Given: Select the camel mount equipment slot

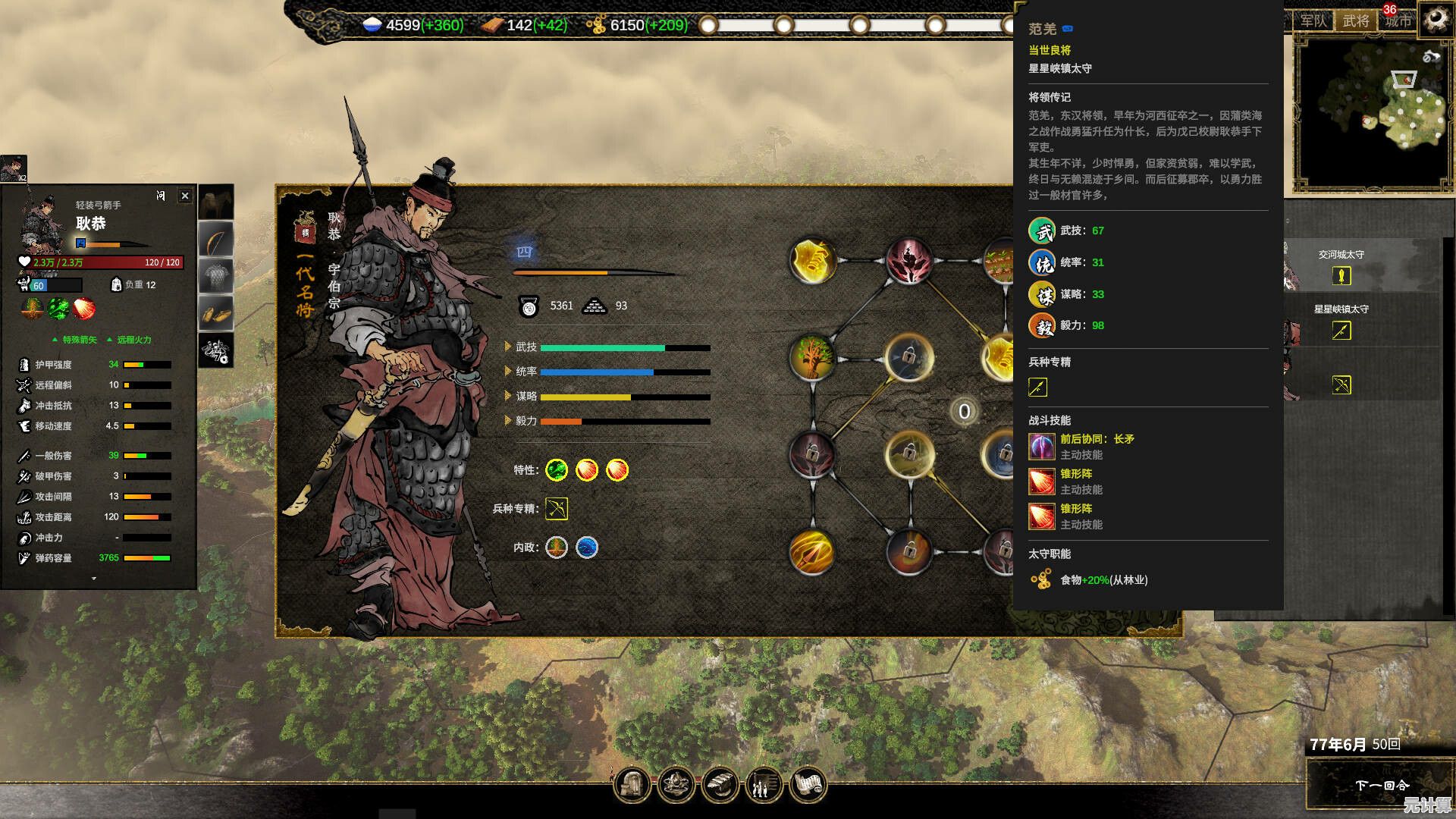Looking at the screenshot, I should pos(216,203).
